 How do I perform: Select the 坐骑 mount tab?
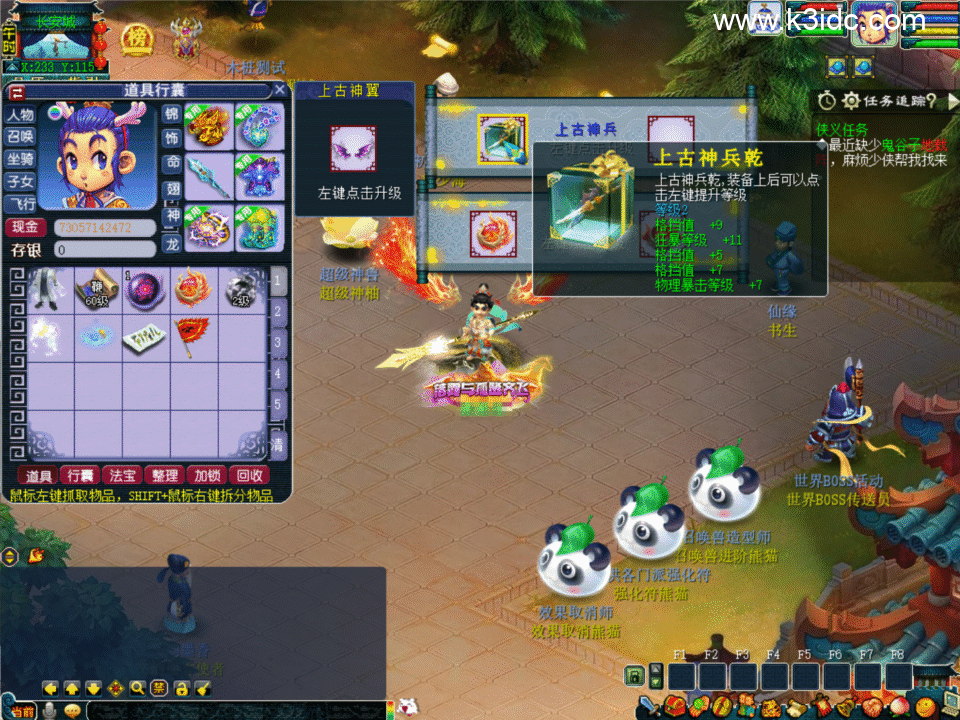(21, 159)
